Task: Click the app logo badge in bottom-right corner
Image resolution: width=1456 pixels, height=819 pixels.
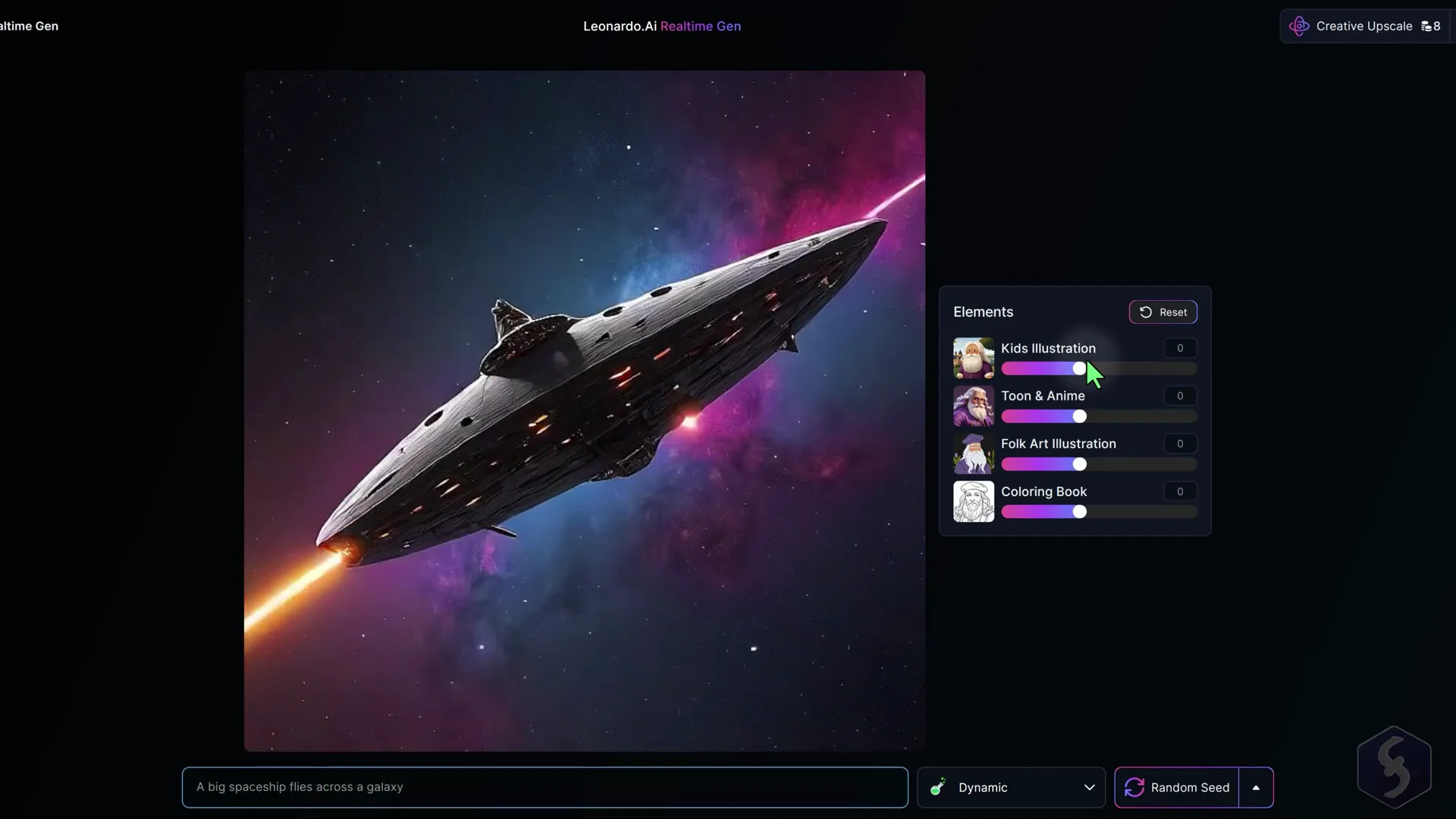Action: click(x=1394, y=766)
